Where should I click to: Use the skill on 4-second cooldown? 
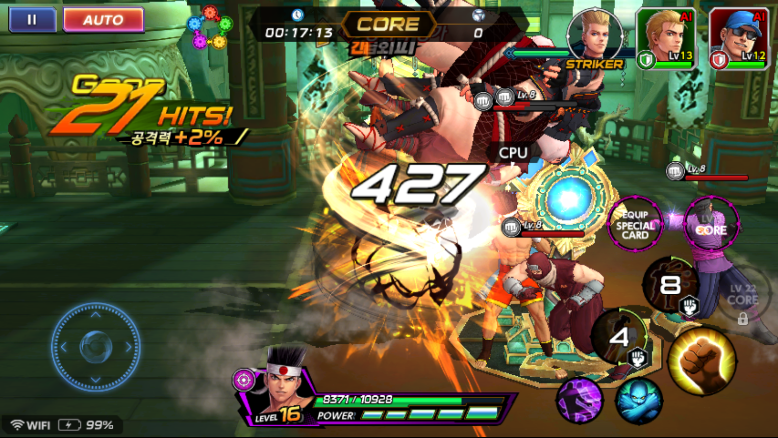(620, 338)
